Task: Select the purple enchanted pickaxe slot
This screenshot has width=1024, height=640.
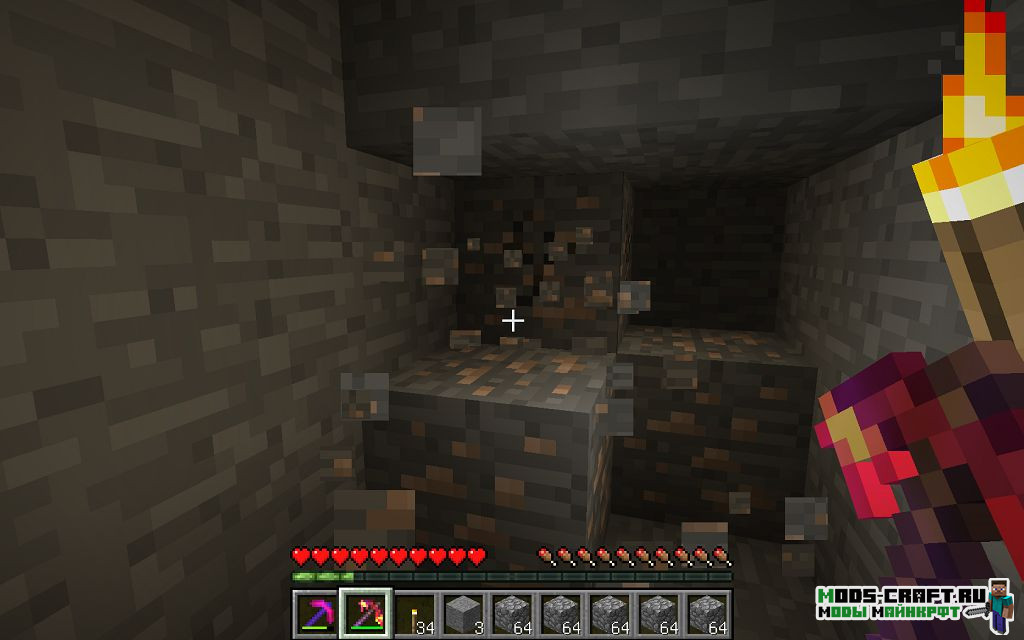Action: [316, 612]
